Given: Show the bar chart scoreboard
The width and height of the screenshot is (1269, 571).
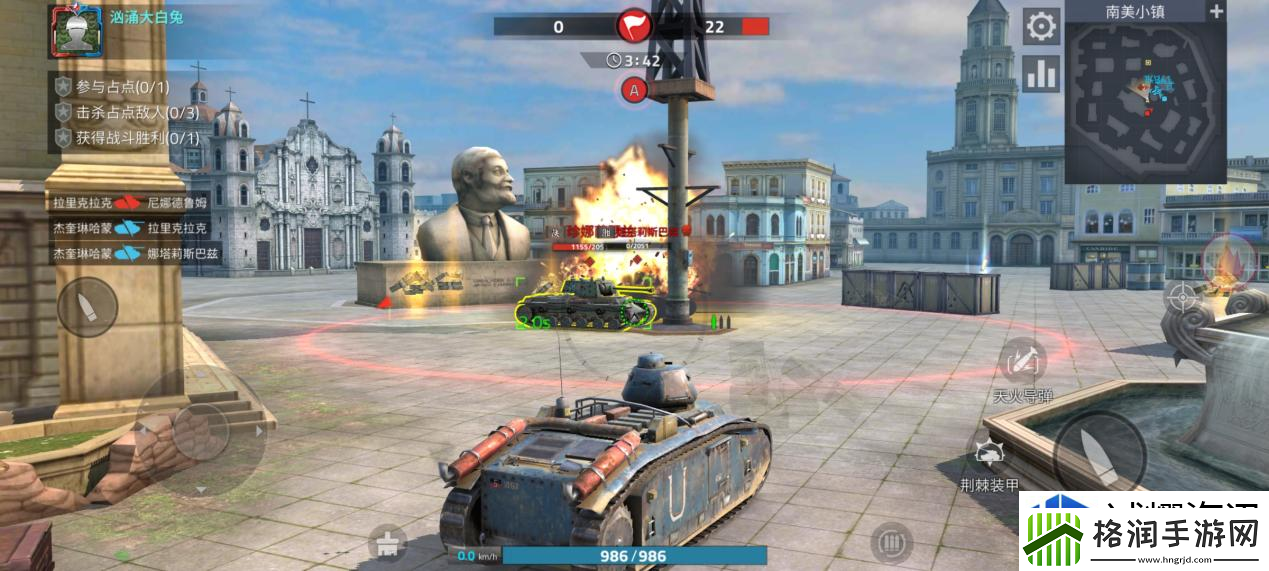Looking at the screenshot, I should click(x=1041, y=73).
